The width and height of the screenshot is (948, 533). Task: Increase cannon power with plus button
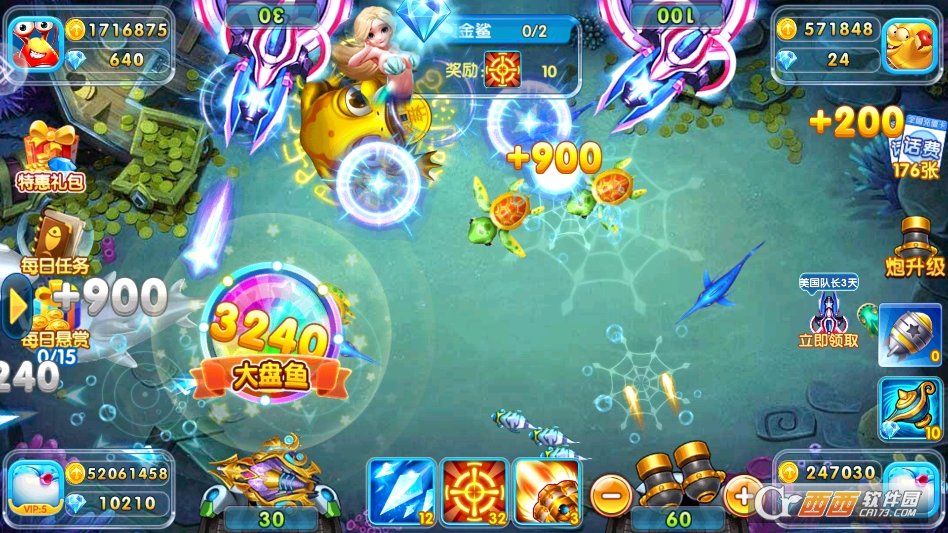[x=742, y=492]
